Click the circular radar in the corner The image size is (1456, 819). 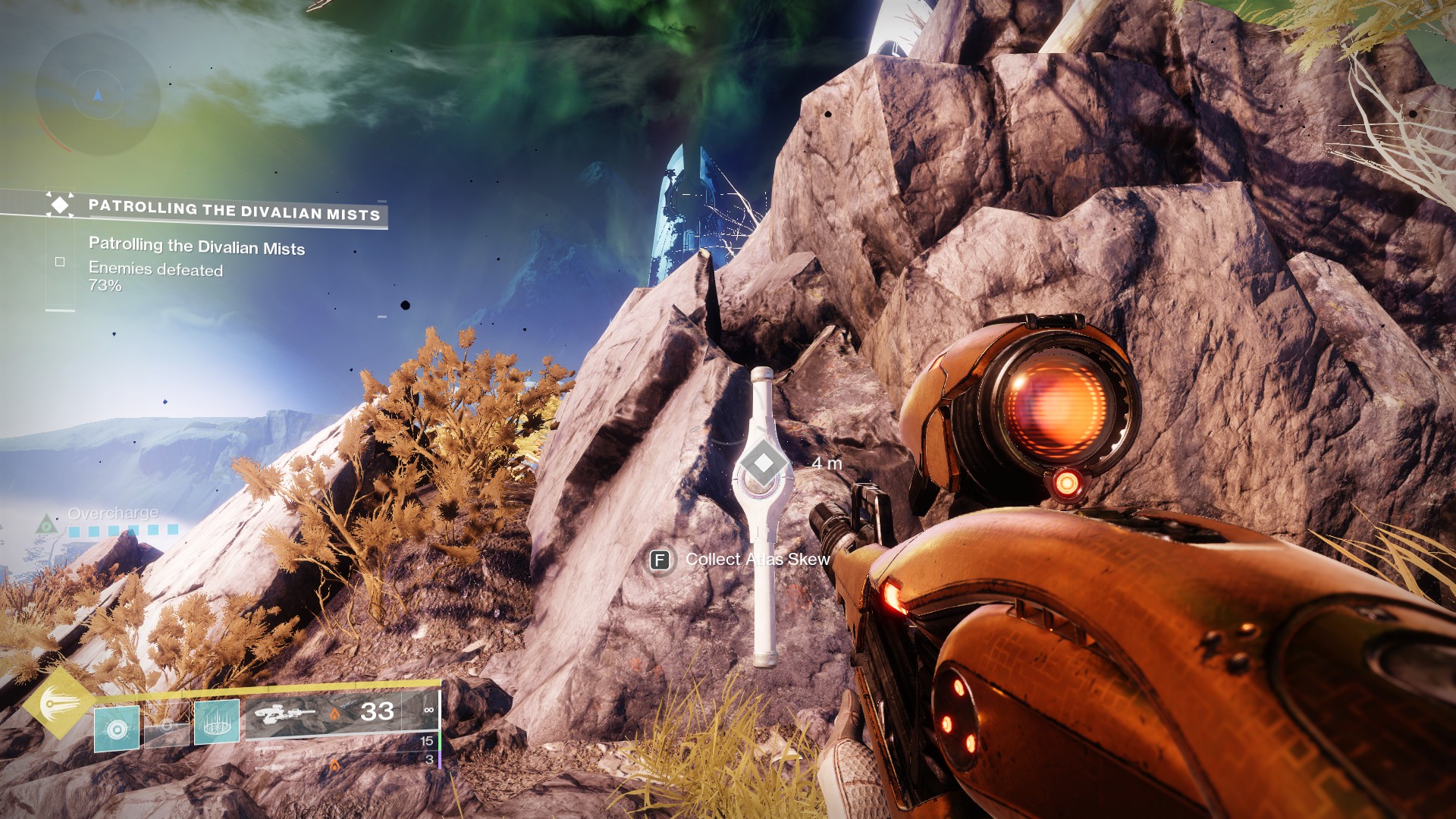[x=98, y=94]
